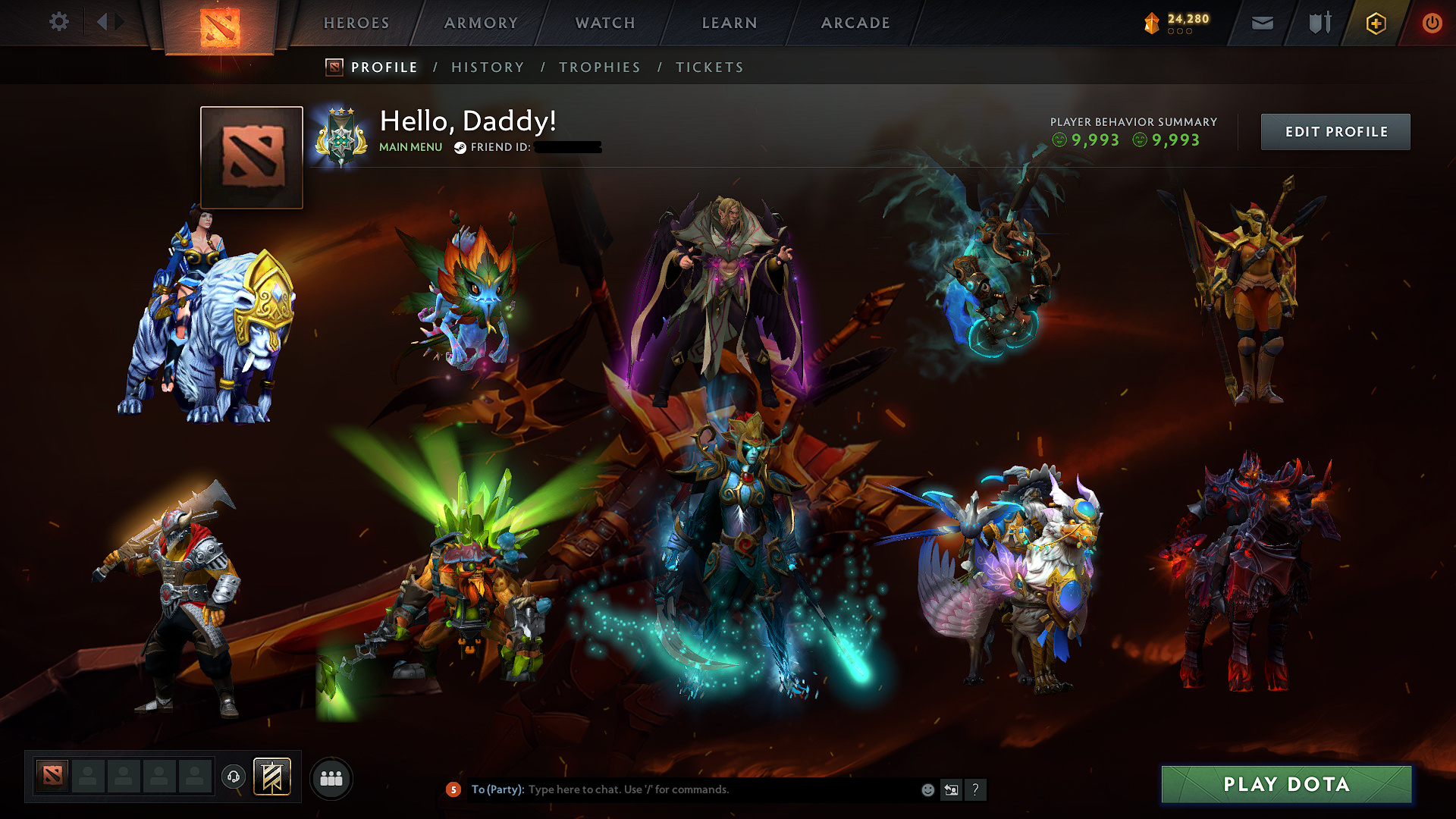The height and width of the screenshot is (819, 1456).
Task: Open the friends list people icon
Action: [331, 777]
